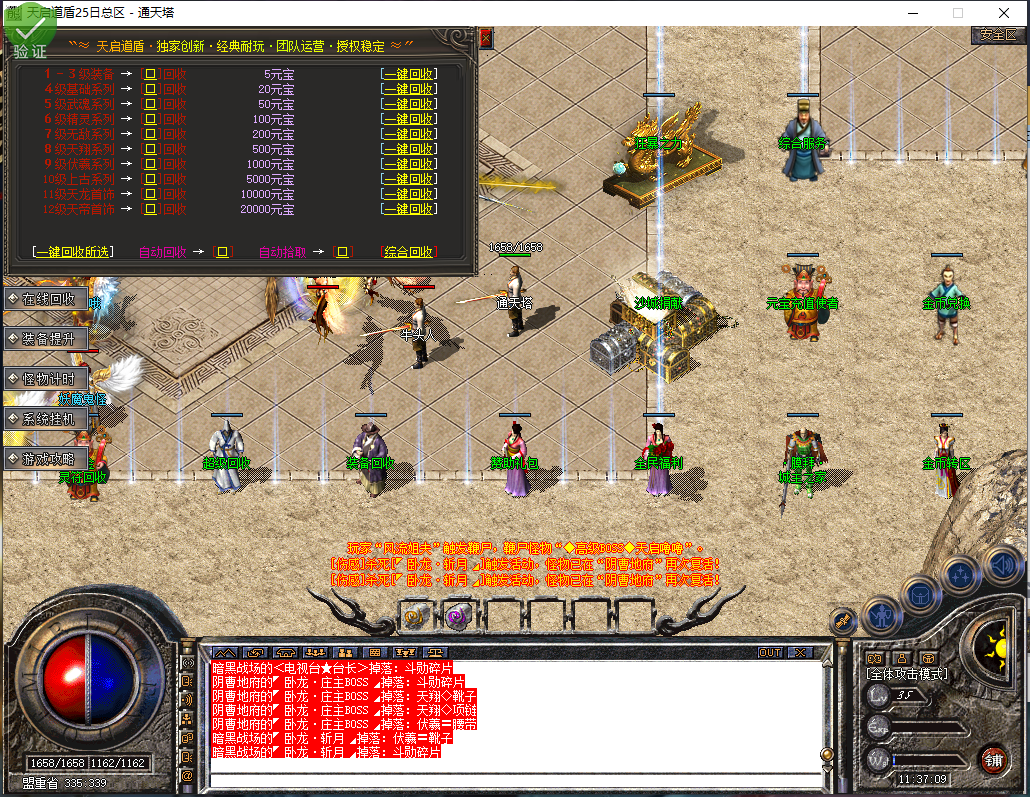Minimize the game window
The width and height of the screenshot is (1030, 797).
912,13
